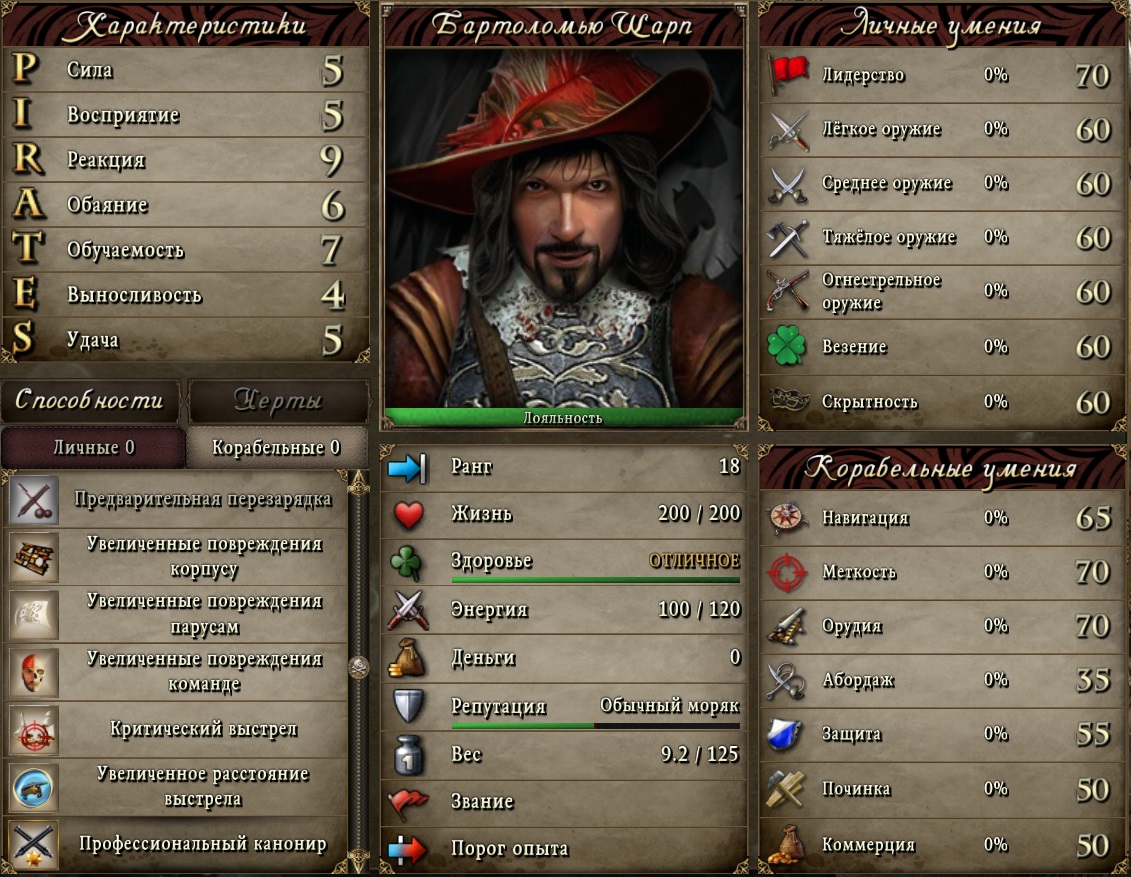1131x877 pixels.
Task: Open the Черты tab
Action: [x=278, y=401]
